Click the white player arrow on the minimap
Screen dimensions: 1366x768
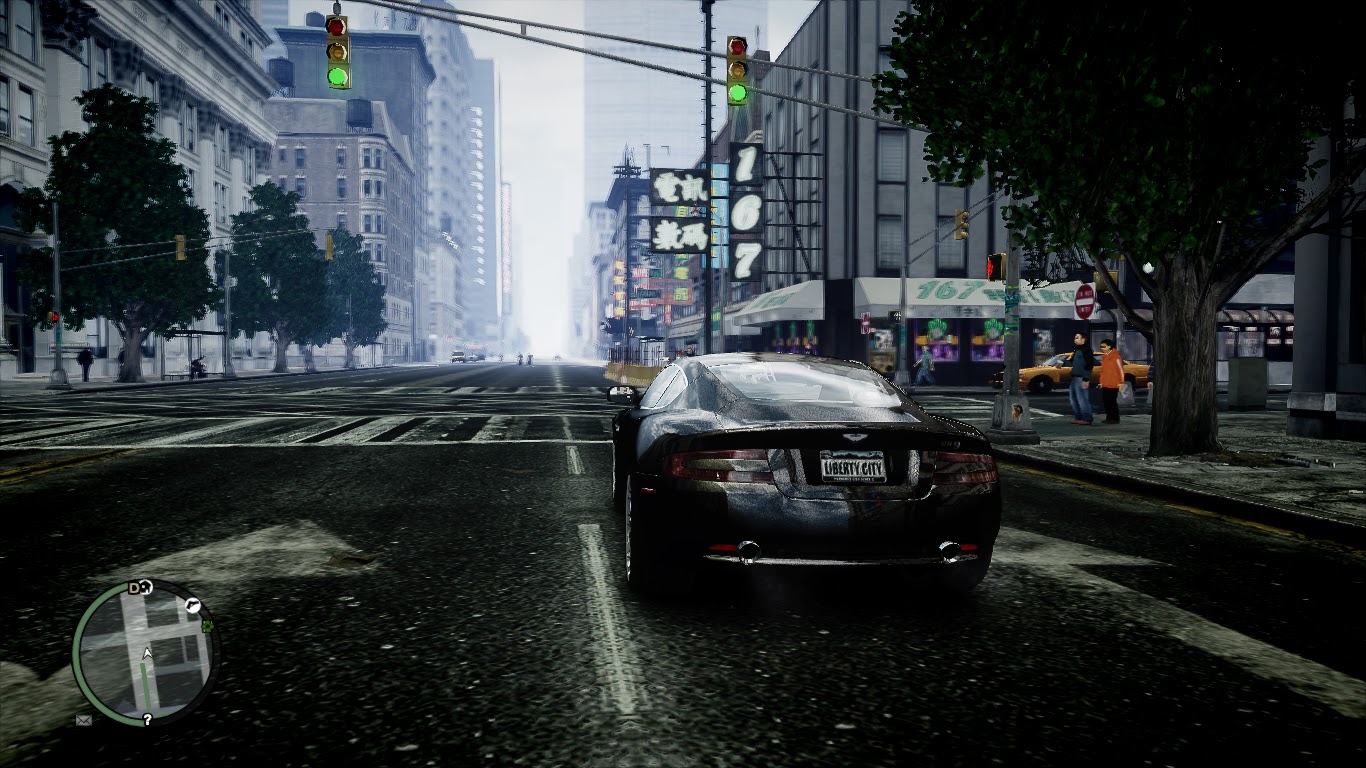[x=146, y=653]
